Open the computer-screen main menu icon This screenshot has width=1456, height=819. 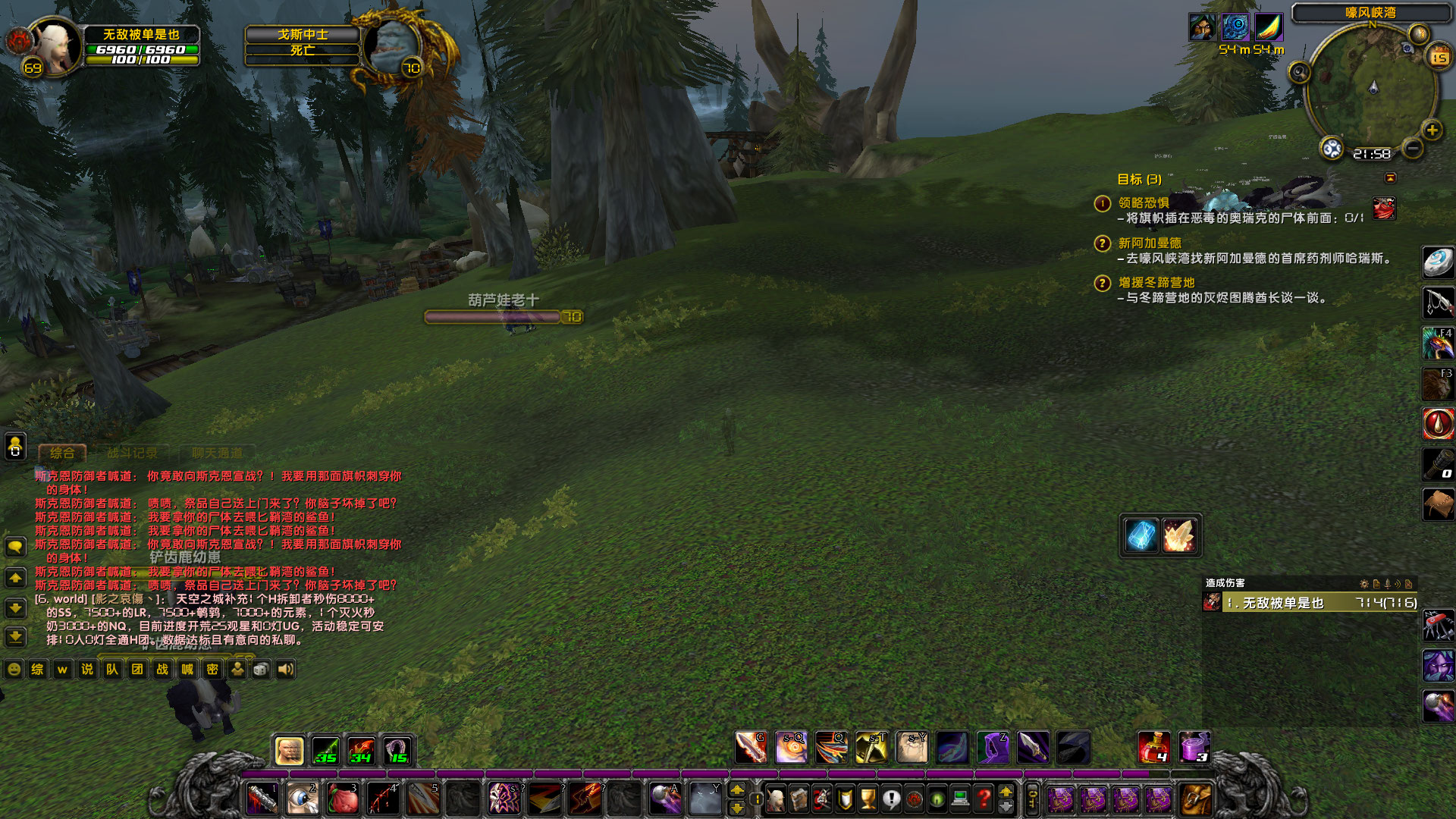960,799
